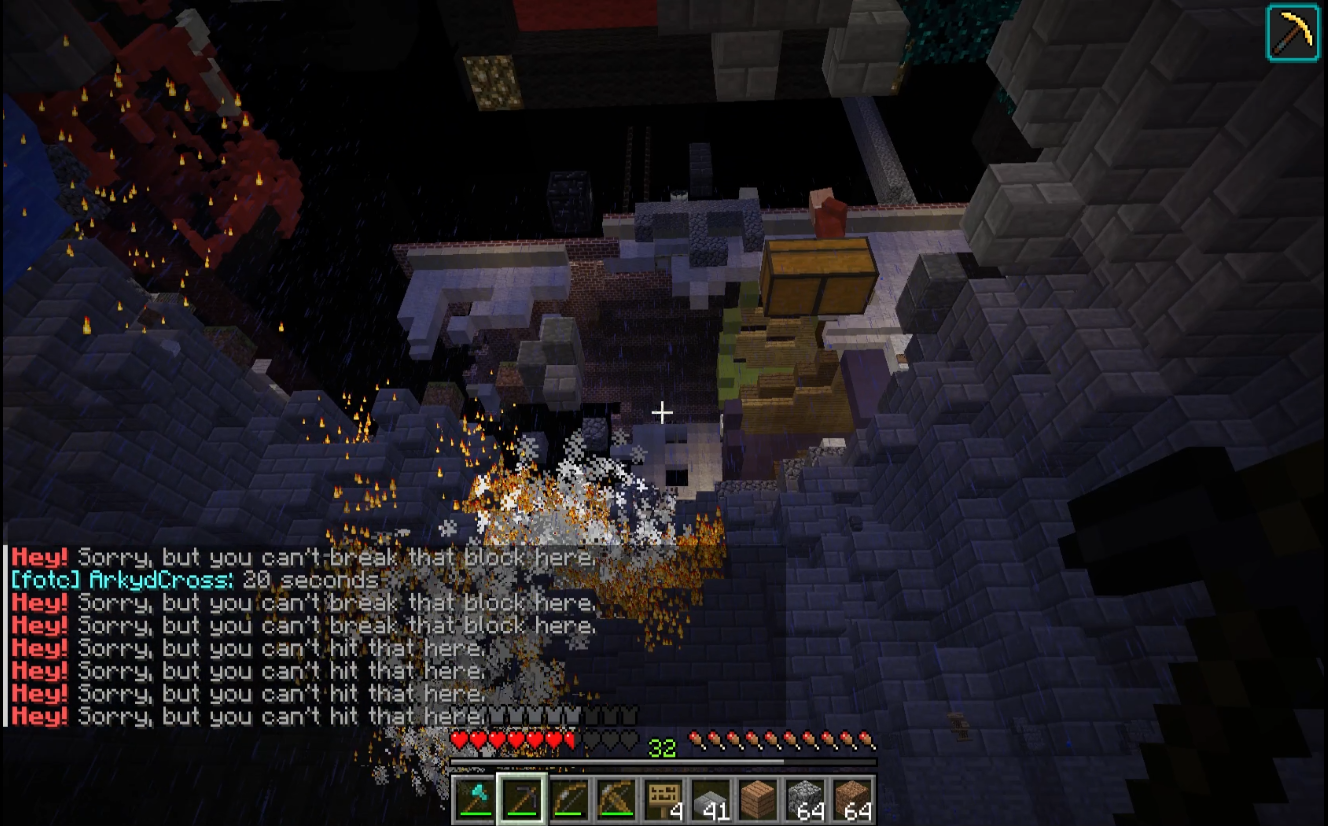Pick the stone slab stack of 41

point(711,800)
